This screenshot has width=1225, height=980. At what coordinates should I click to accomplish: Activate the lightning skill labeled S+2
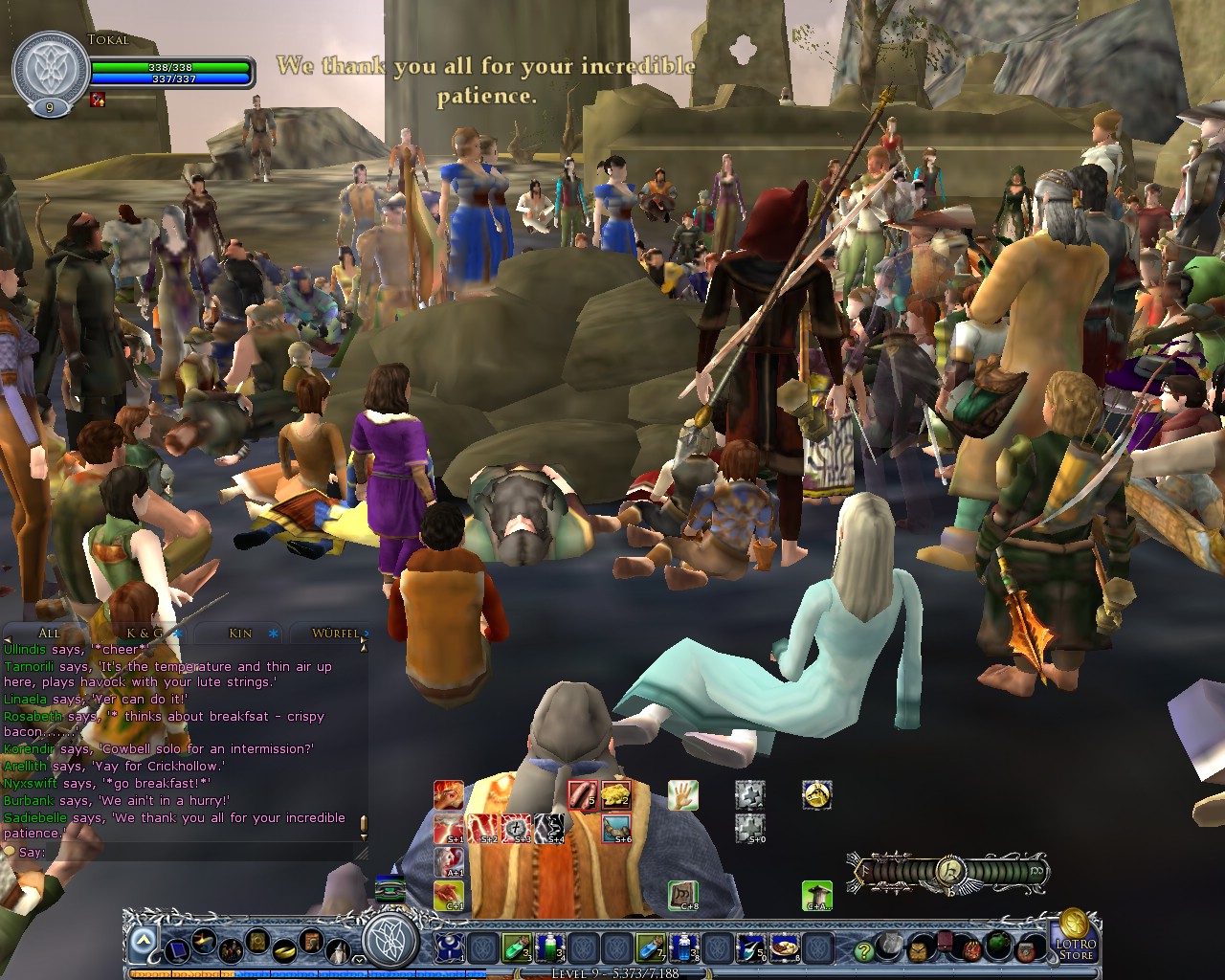click(x=483, y=828)
